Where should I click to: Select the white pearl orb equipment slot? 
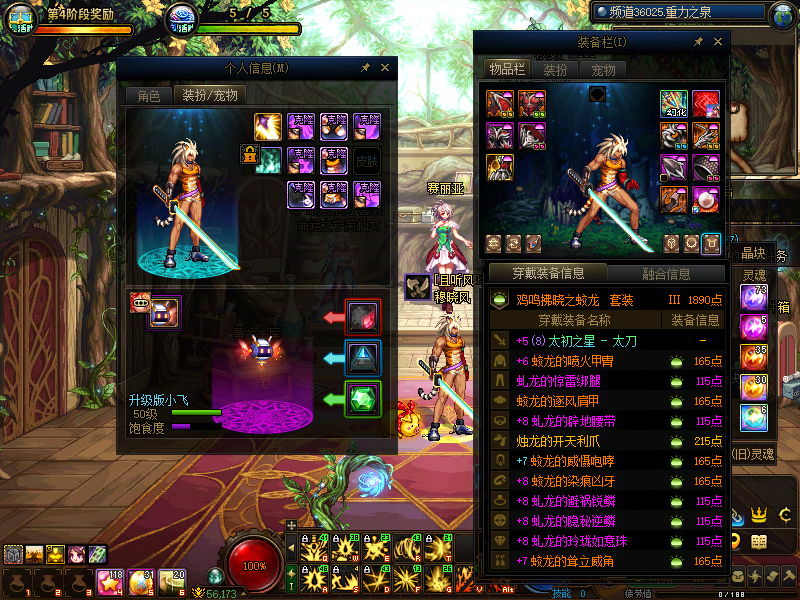click(x=706, y=196)
